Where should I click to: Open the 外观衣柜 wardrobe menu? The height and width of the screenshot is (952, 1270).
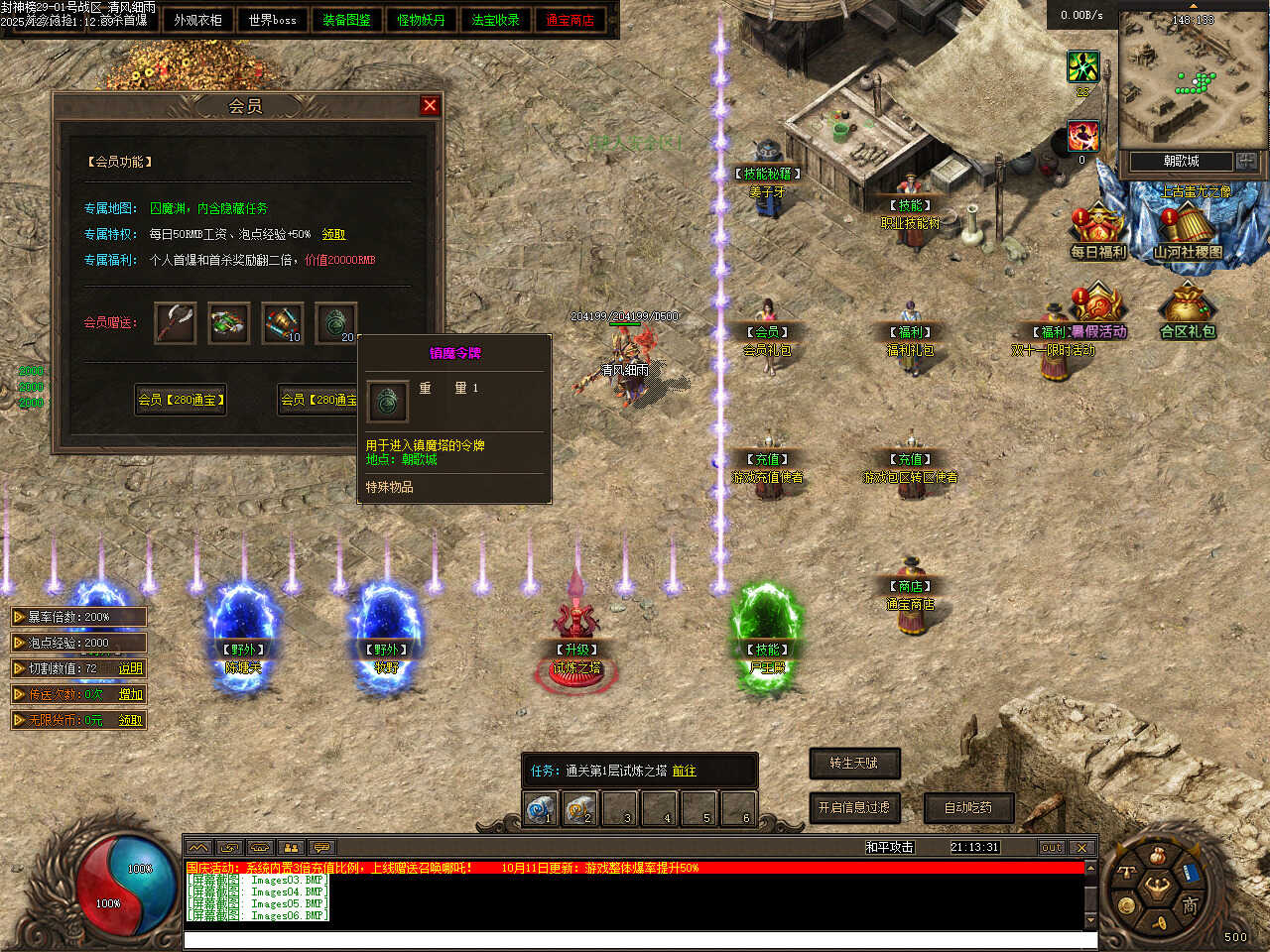coord(197,20)
